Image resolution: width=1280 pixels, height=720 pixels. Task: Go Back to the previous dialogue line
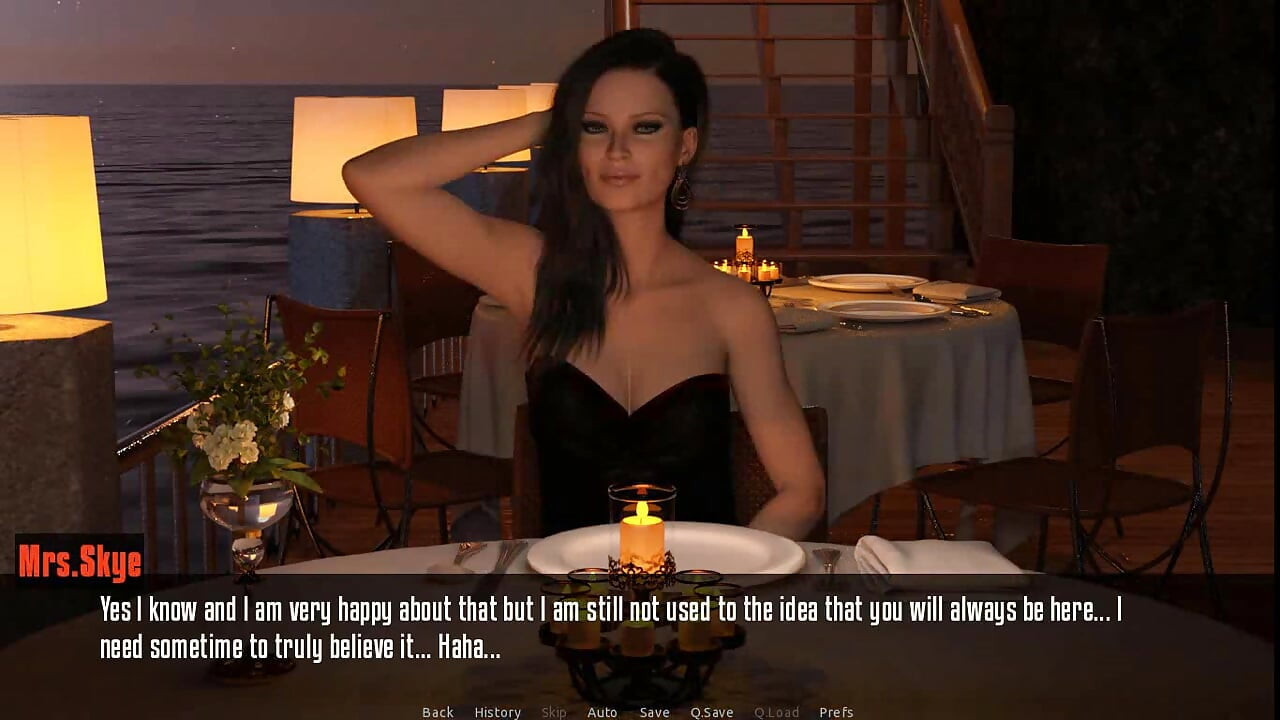pyautogui.click(x=437, y=712)
